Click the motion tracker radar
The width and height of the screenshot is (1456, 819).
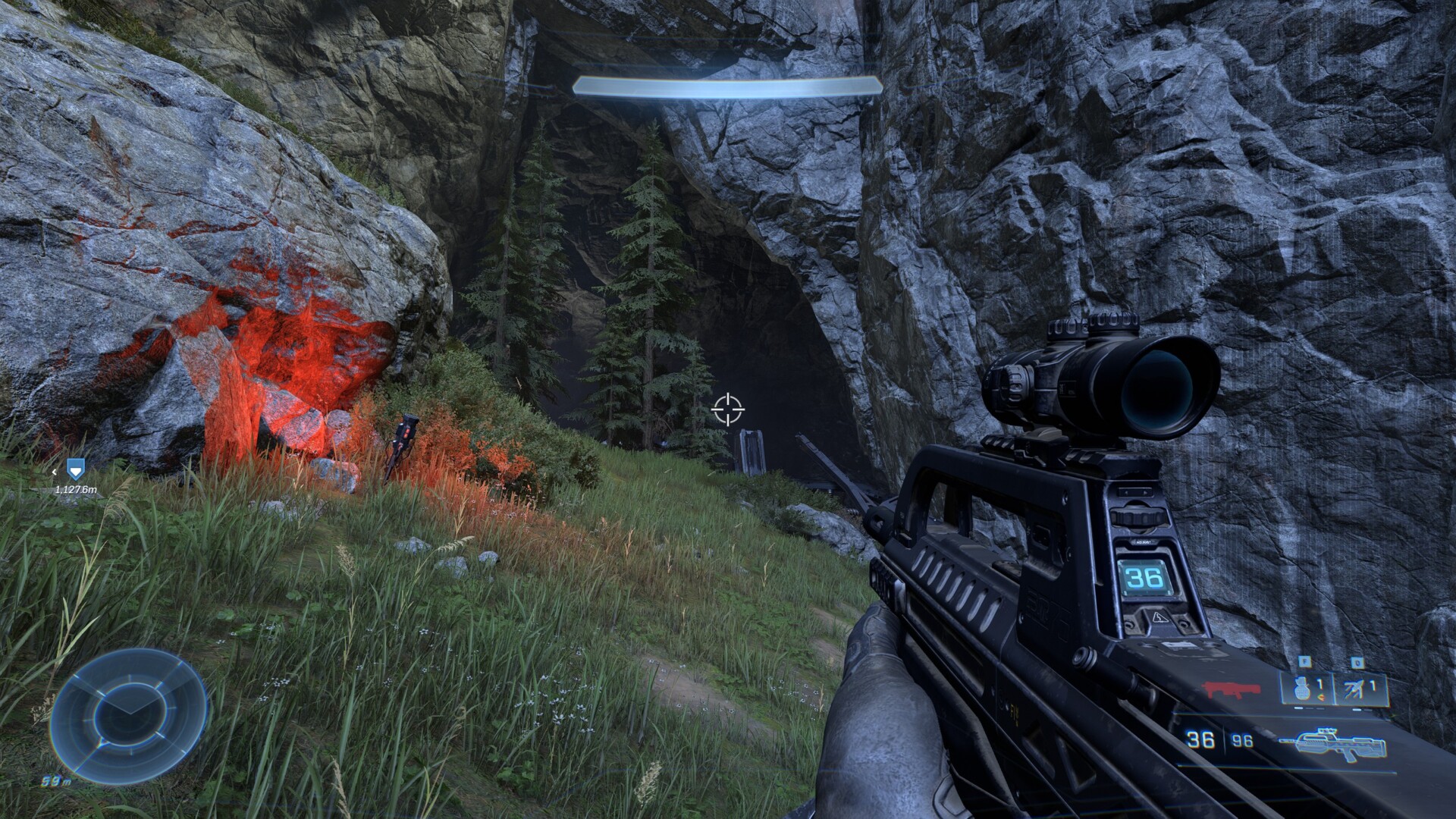[x=127, y=717]
